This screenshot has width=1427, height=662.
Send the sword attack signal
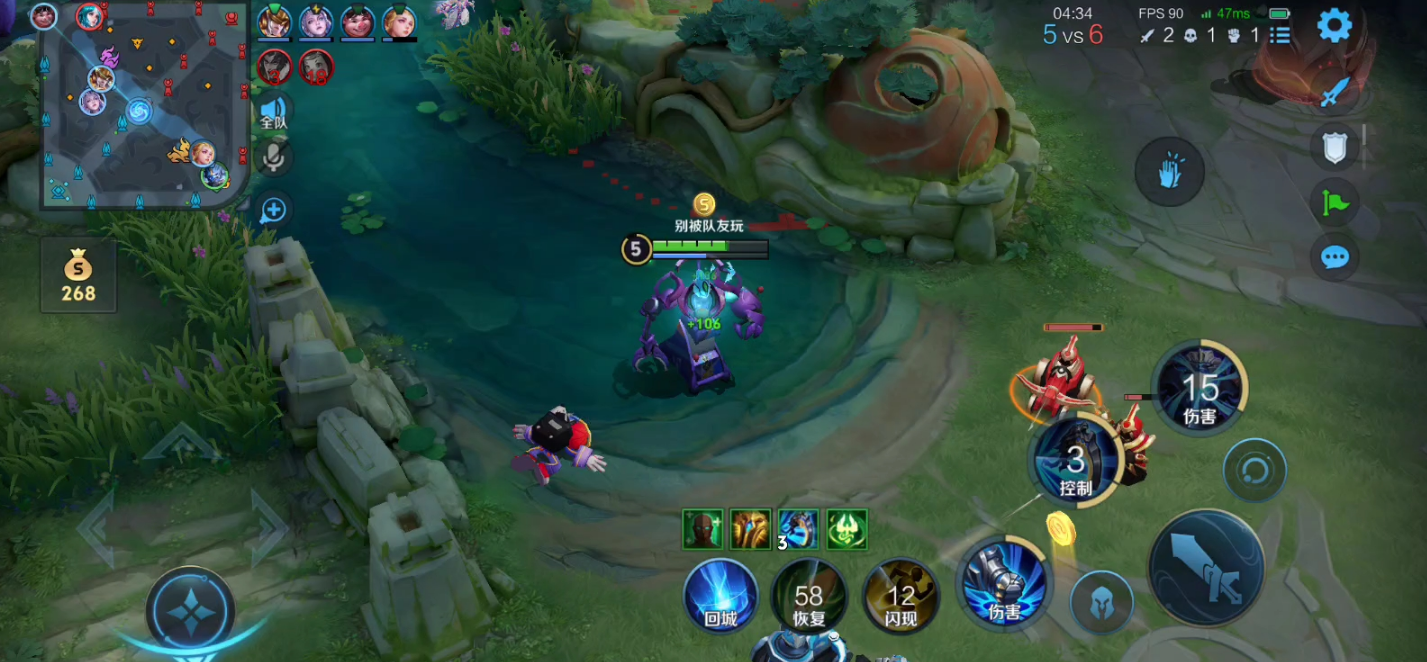[1335, 94]
